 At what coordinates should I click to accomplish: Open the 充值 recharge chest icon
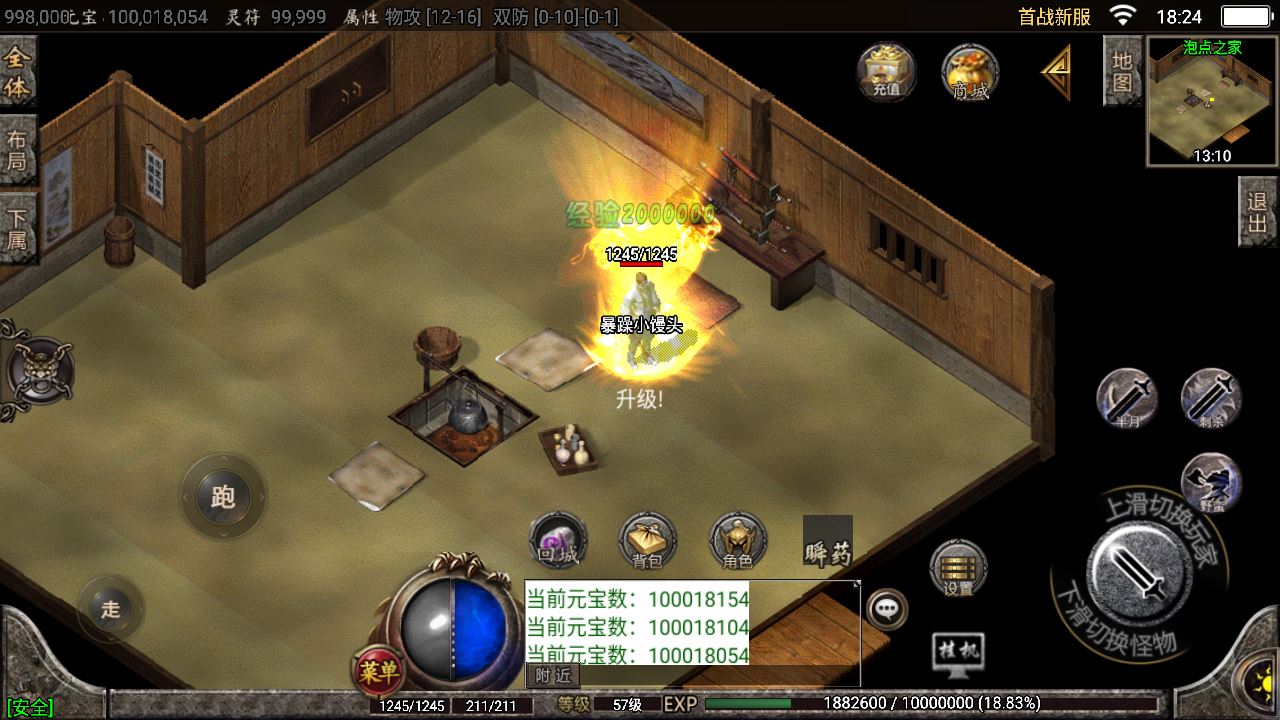click(886, 71)
